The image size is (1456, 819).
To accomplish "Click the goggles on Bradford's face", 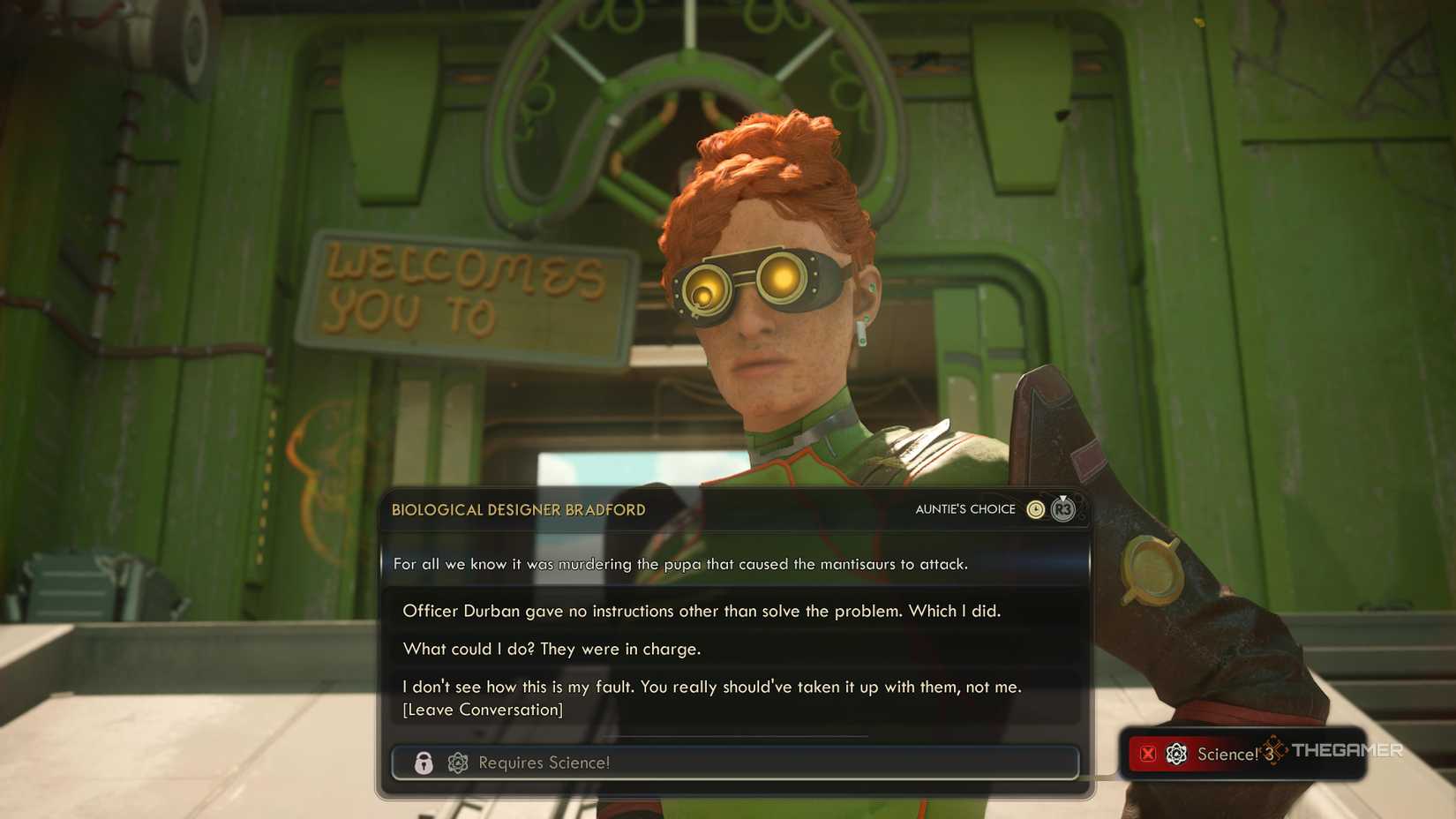I will click(761, 283).
